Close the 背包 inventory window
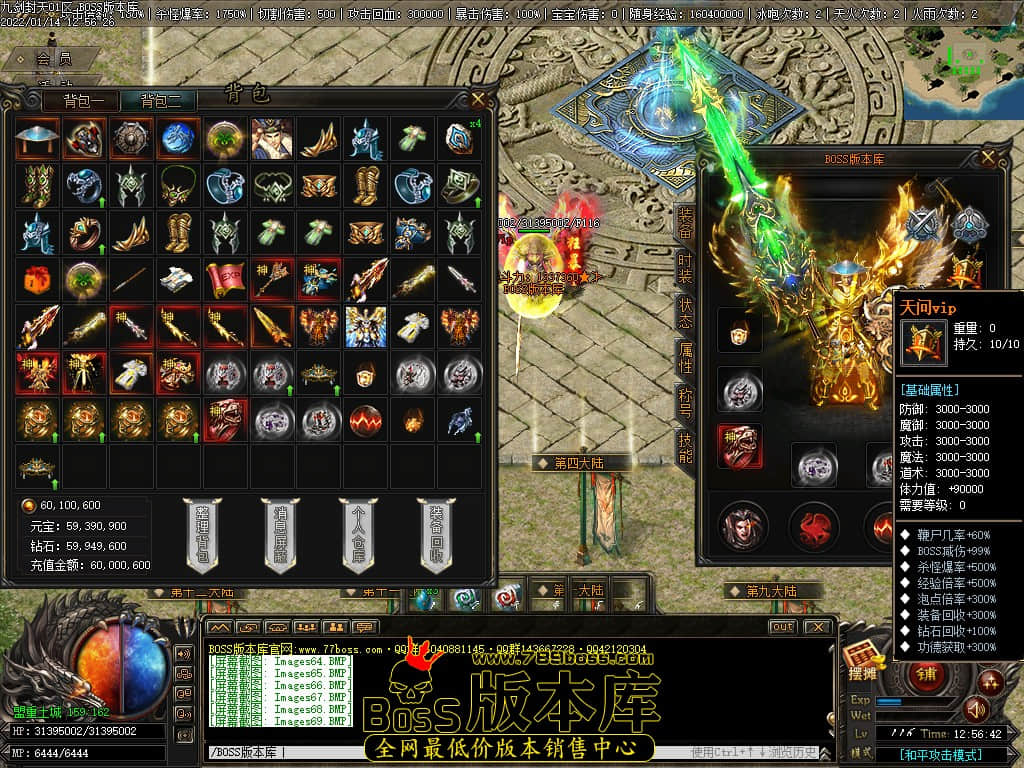 [479, 99]
